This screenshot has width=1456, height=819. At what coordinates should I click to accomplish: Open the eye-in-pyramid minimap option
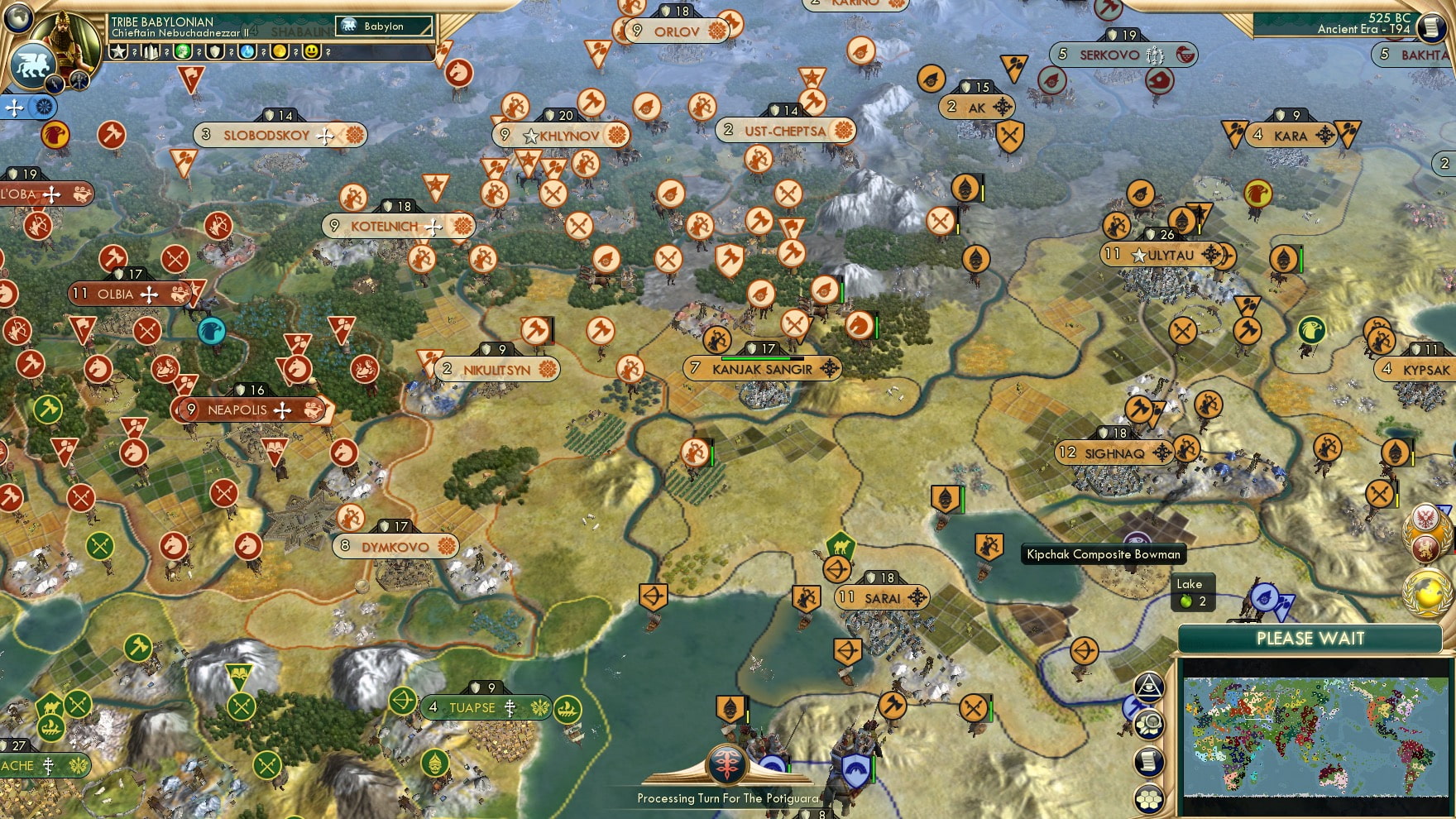pos(1149,687)
